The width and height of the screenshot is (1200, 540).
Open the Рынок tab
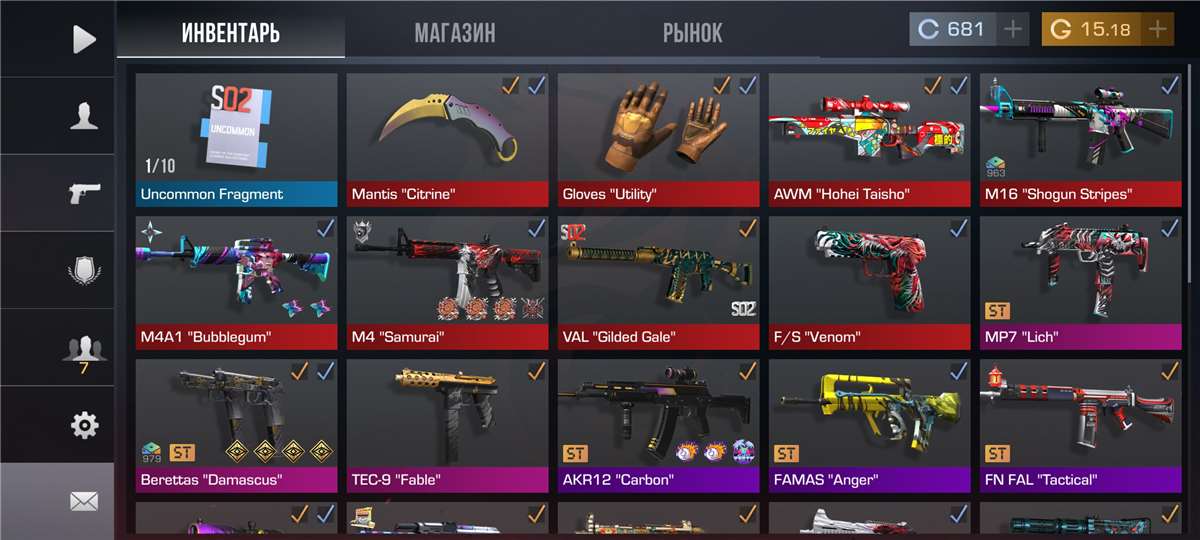pyautogui.click(x=692, y=33)
